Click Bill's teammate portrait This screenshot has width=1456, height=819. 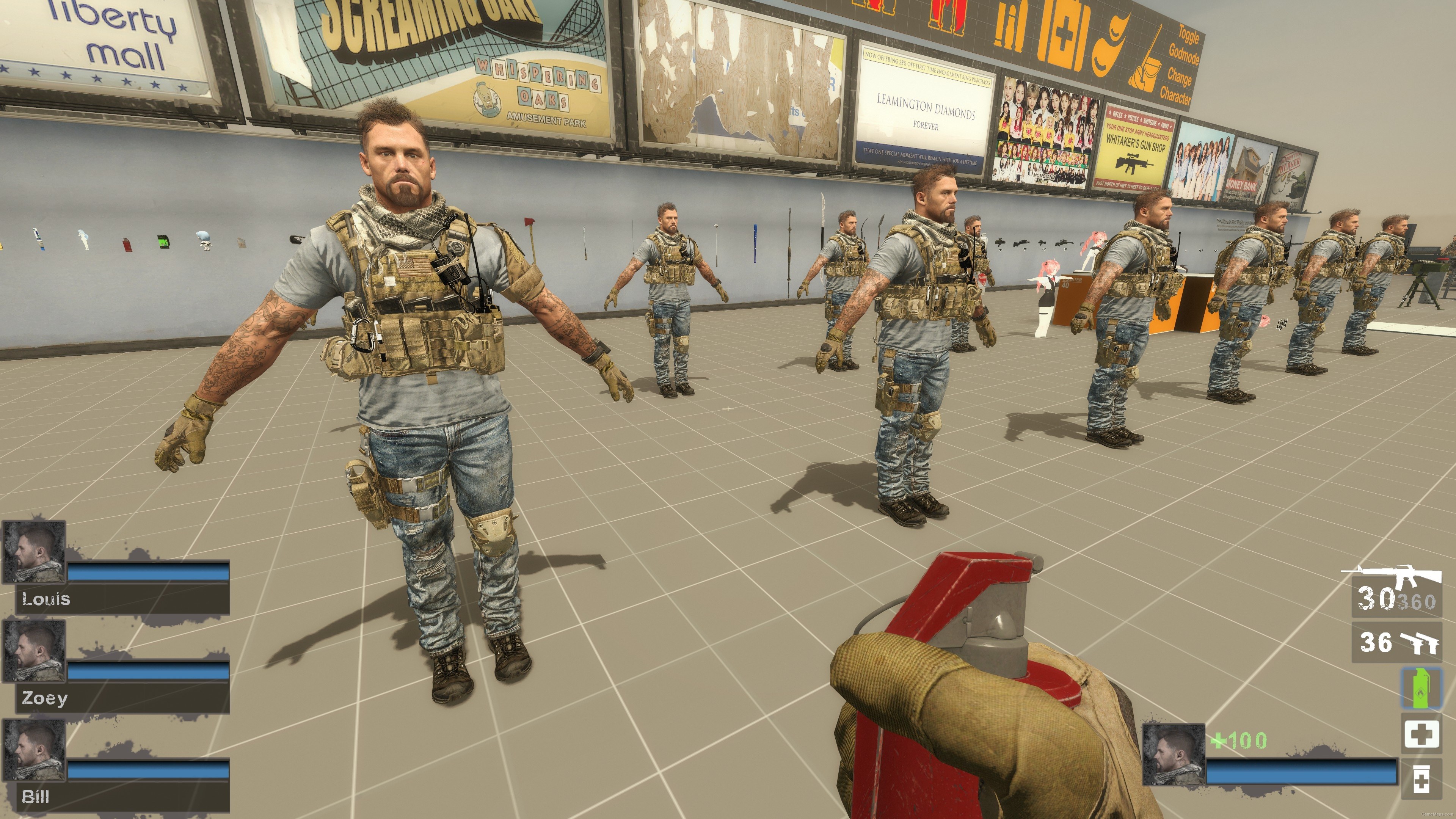coord(35,750)
